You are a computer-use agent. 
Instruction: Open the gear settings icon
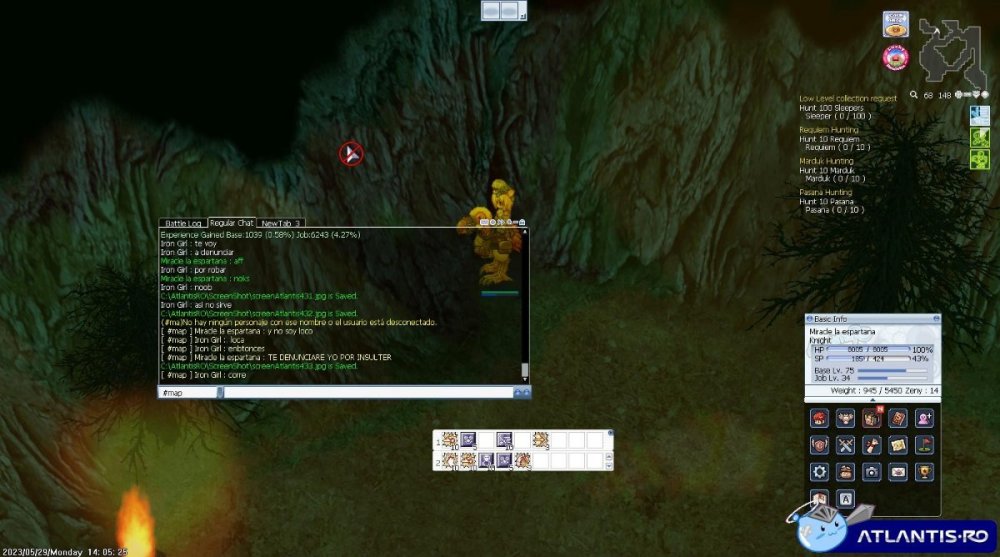click(x=820, y=471)
